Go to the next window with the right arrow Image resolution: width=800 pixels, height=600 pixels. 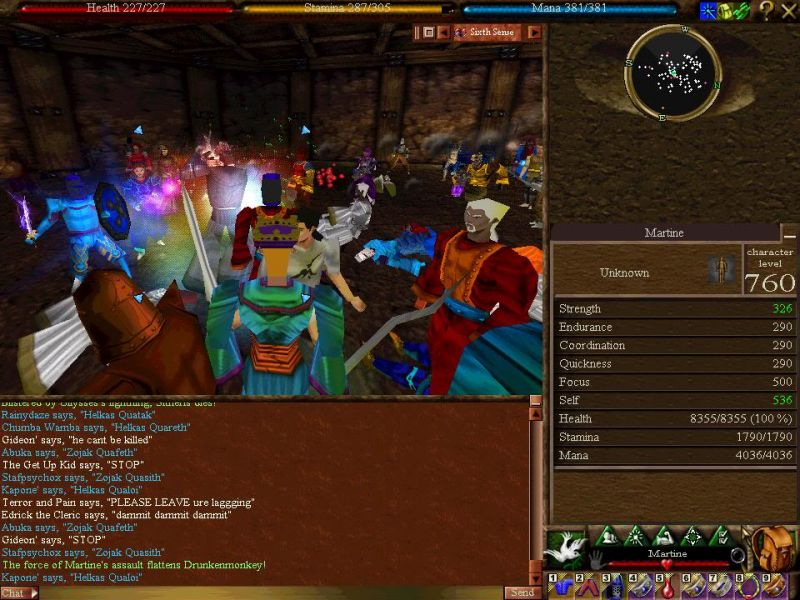(534, 32)
